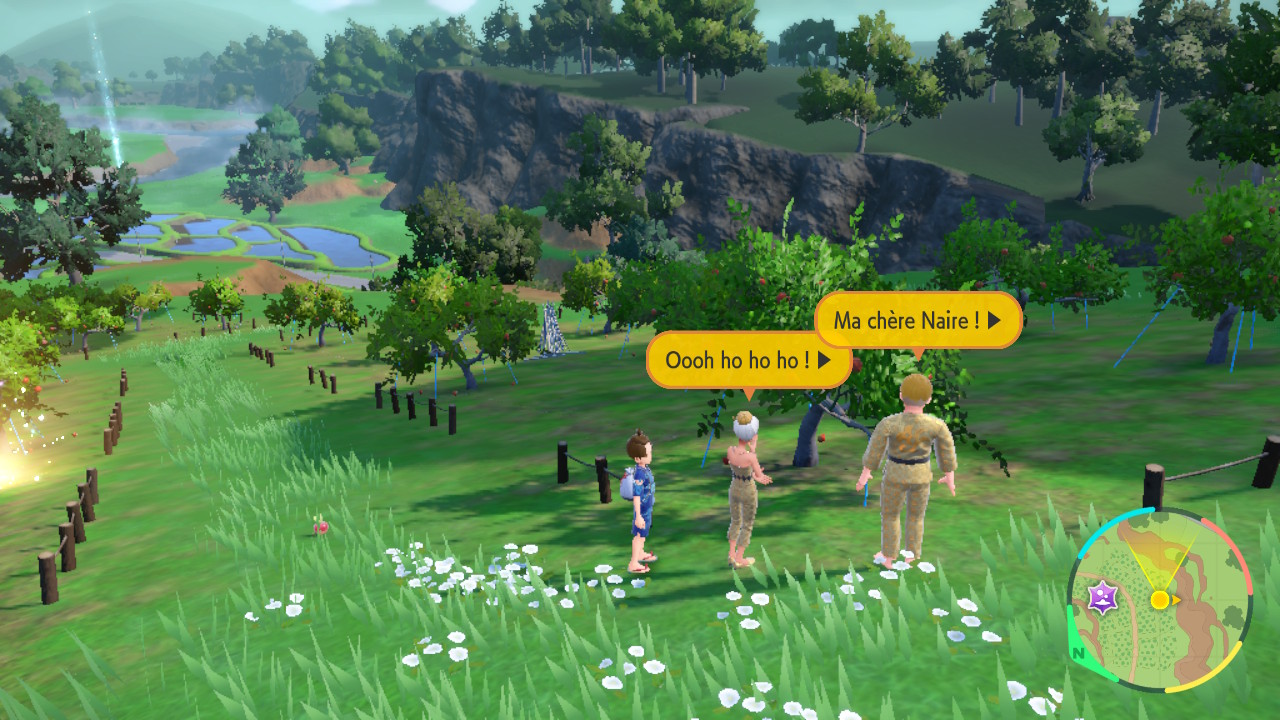Advance the "Oooh ho ho ho !" speech bubble
The height and width of the screenshot is (720, 1280).
point(748,360)
